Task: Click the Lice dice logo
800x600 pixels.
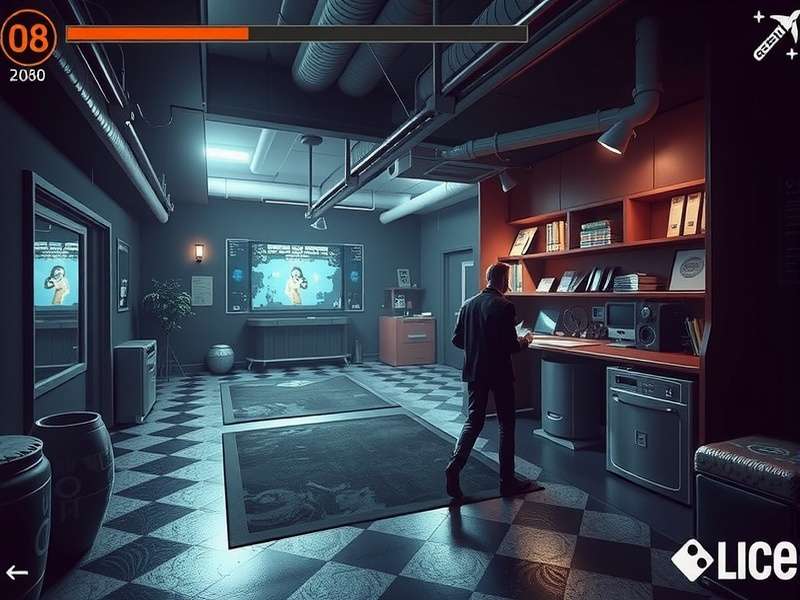Action: [736, 560]
